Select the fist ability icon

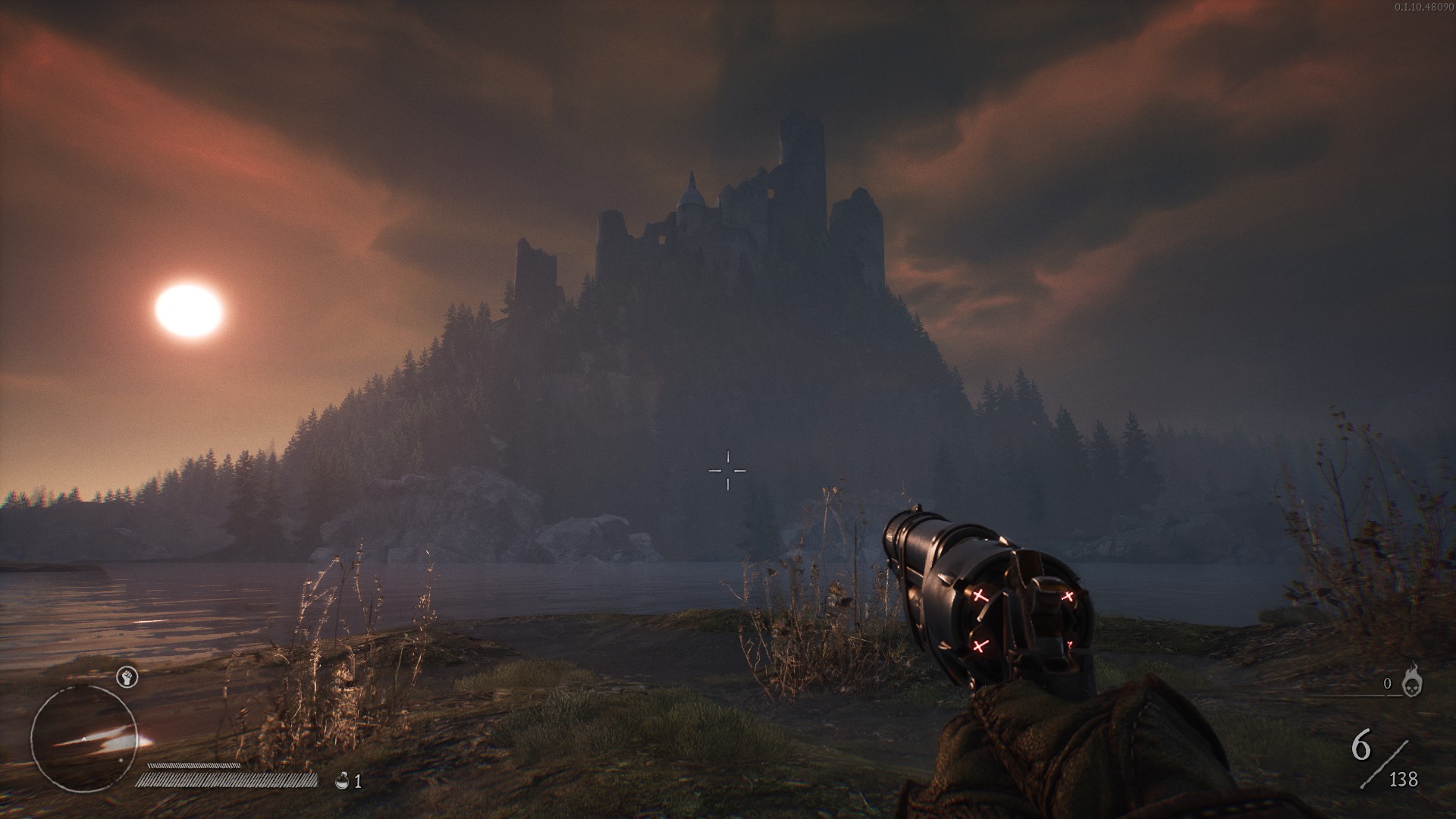(x=127, y=677)
